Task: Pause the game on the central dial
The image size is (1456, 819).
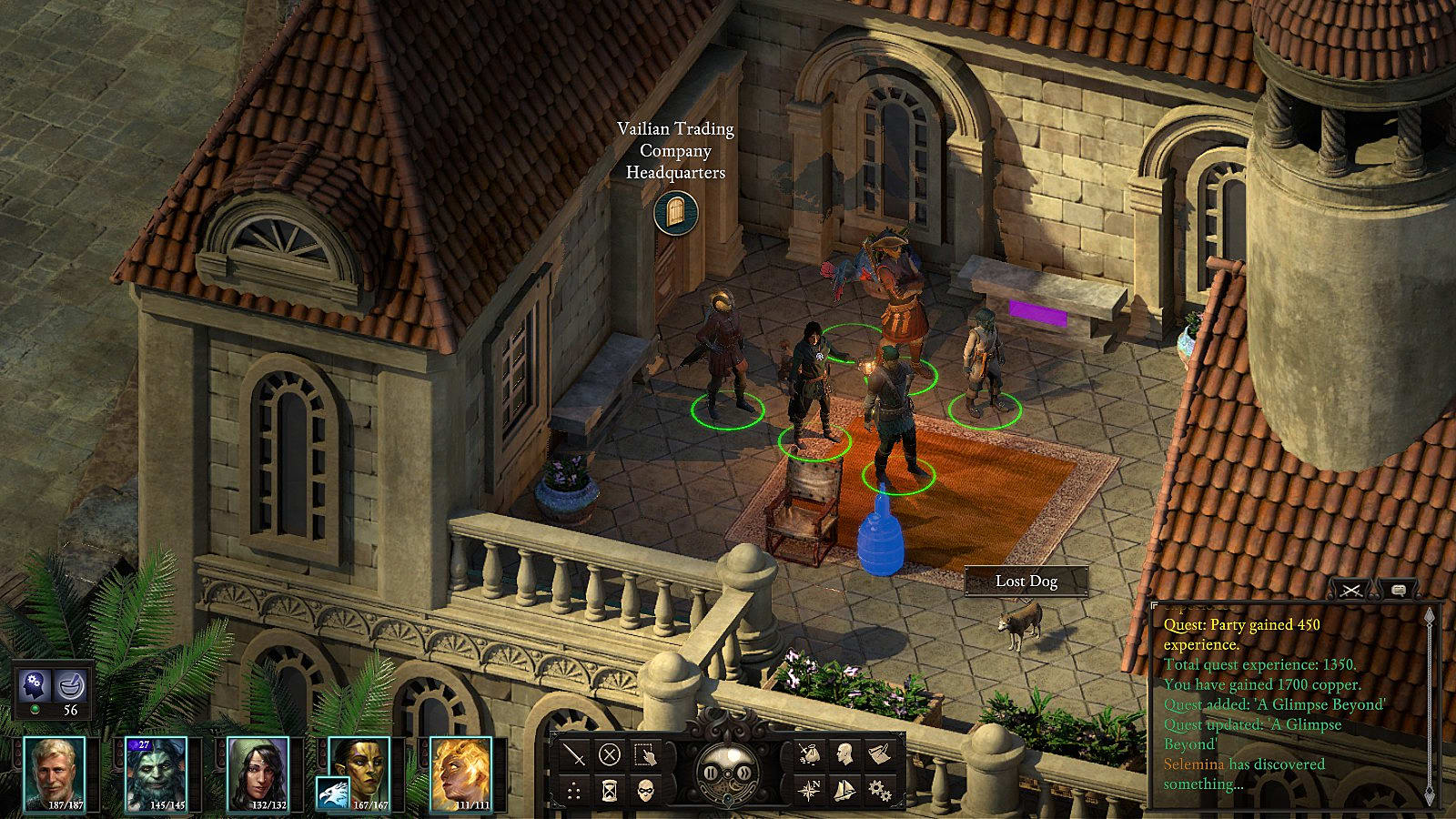Action: [x=711, y=773]
